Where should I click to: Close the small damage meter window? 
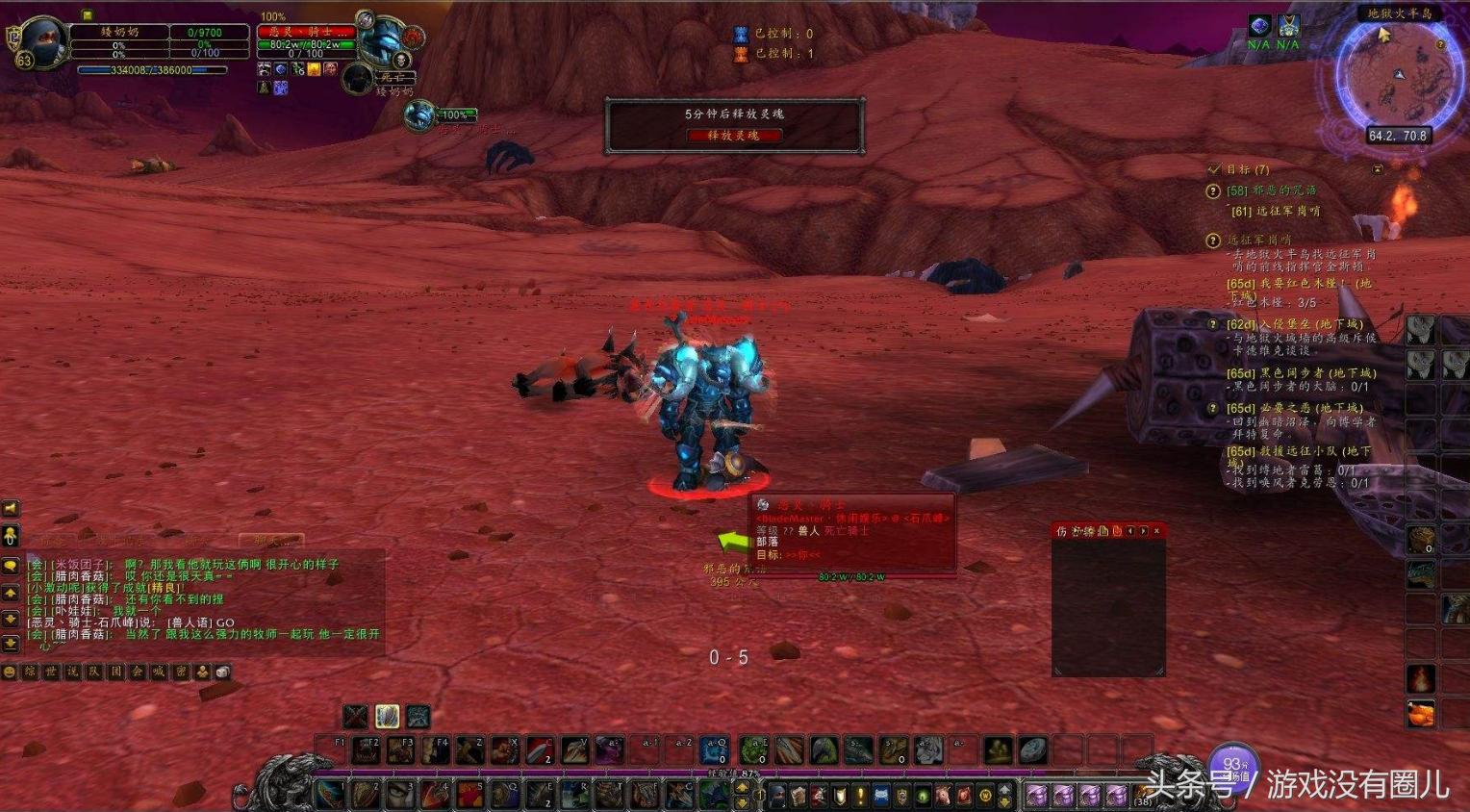point(1156,531)
